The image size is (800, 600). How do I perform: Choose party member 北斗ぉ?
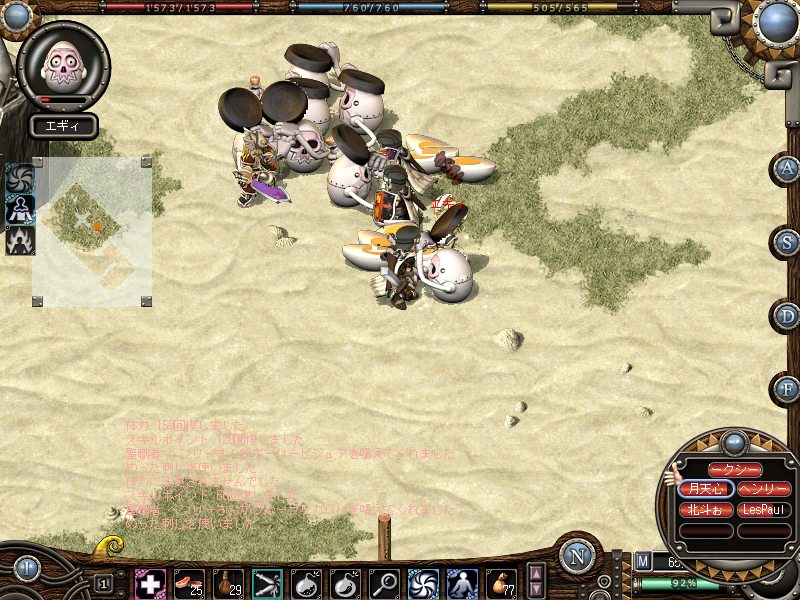point(704,510)
